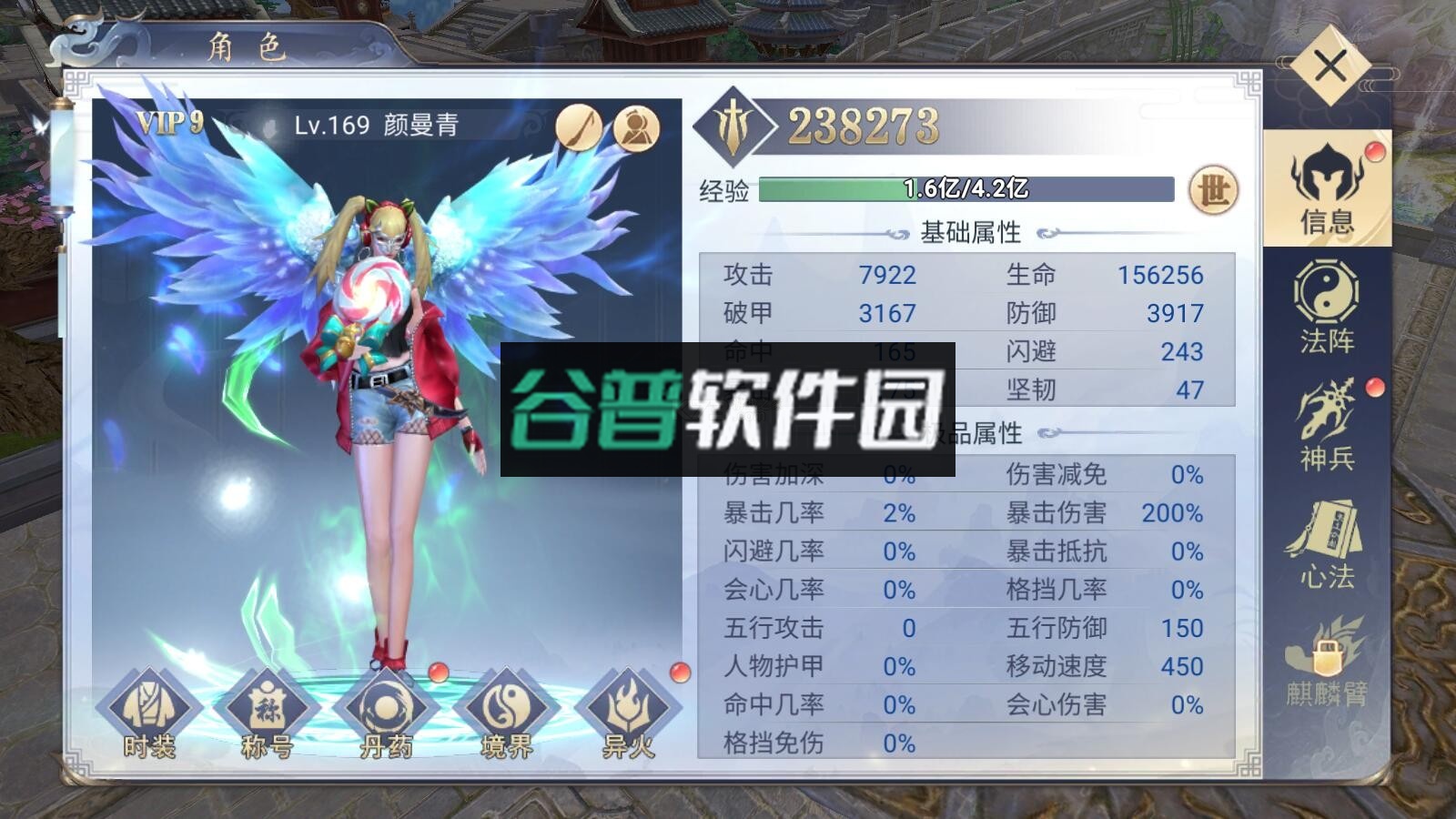Click the weapon display icon near character name
Screen dimensions: 1456x819
[580, 127]
